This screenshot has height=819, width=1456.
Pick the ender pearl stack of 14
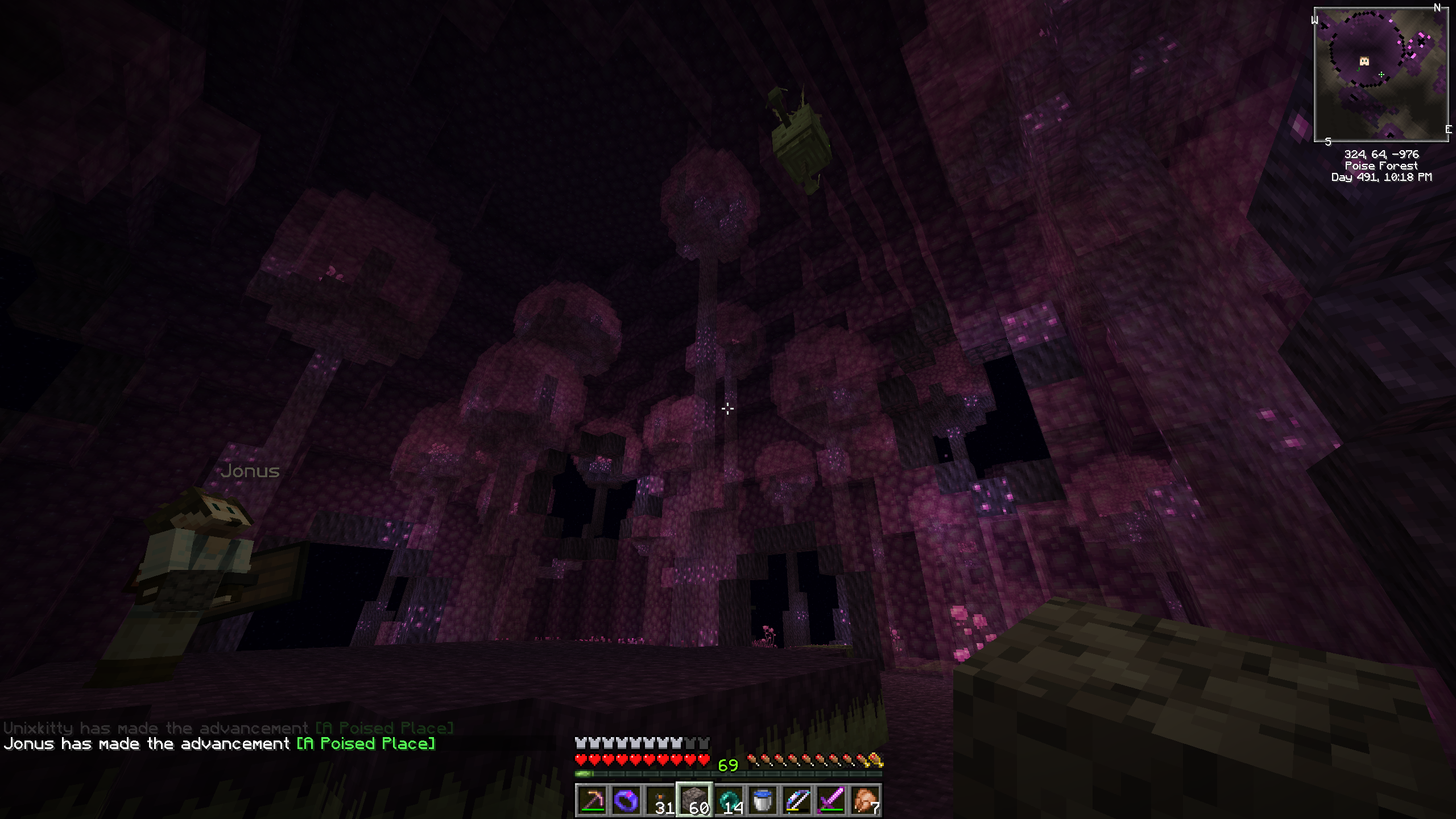pos(729,801)
